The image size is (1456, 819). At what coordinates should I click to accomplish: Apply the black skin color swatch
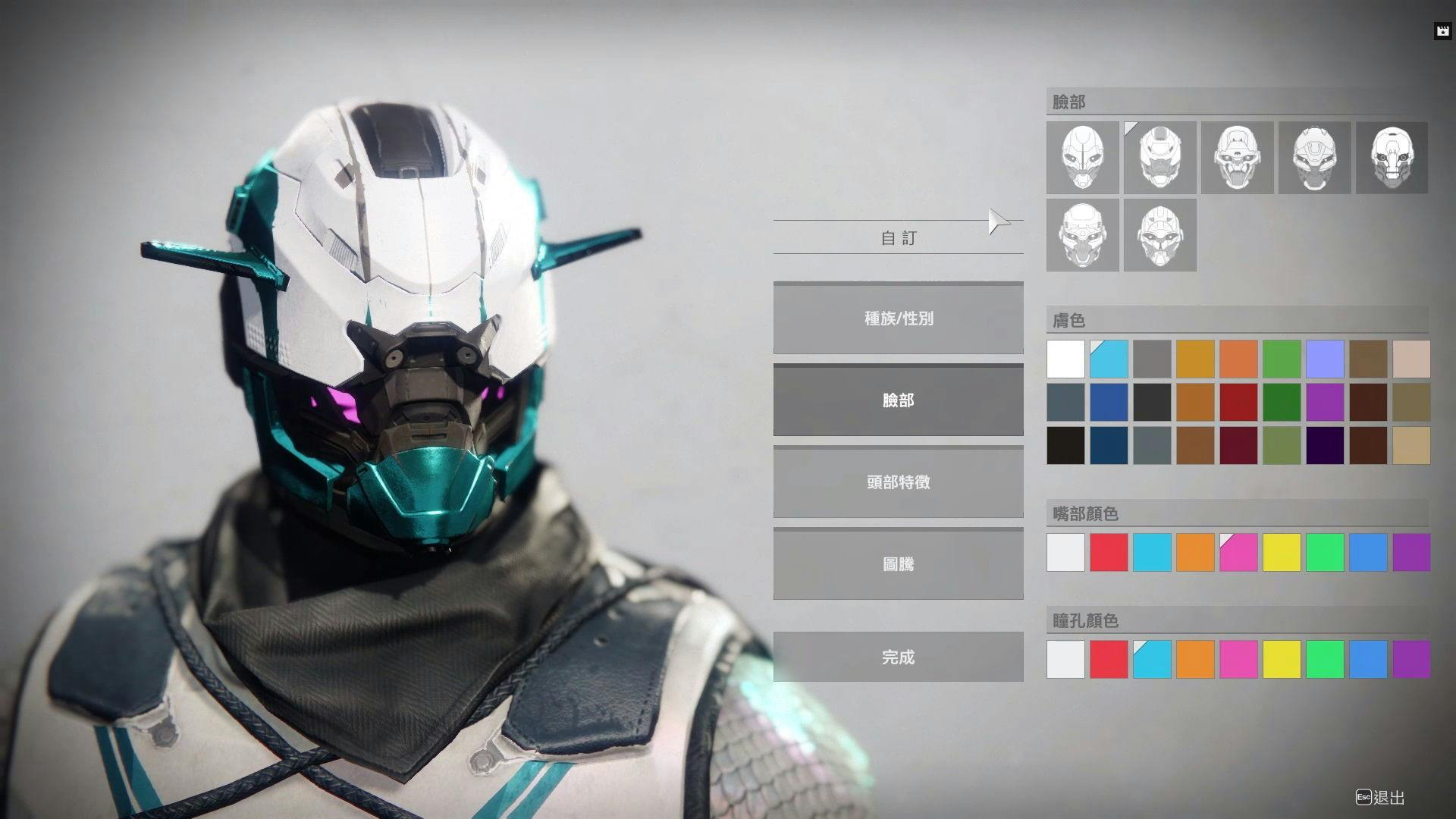point(1065,445)
